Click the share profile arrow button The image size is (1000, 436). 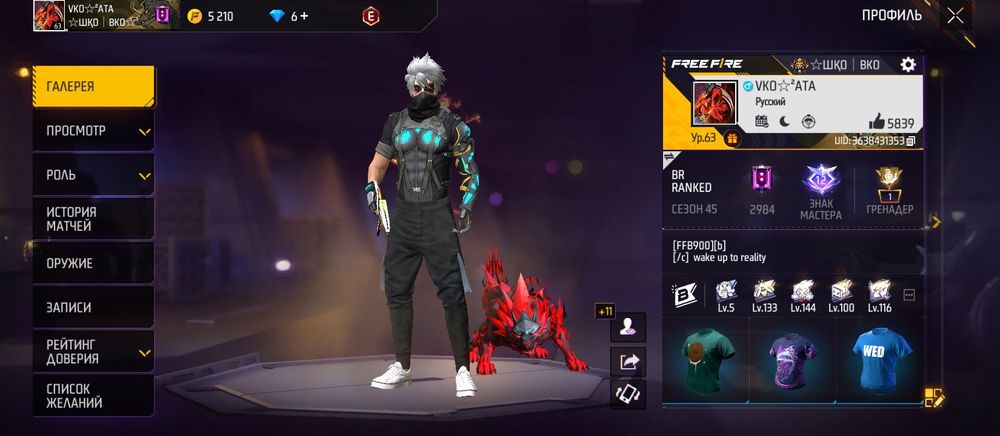(630, 362)
